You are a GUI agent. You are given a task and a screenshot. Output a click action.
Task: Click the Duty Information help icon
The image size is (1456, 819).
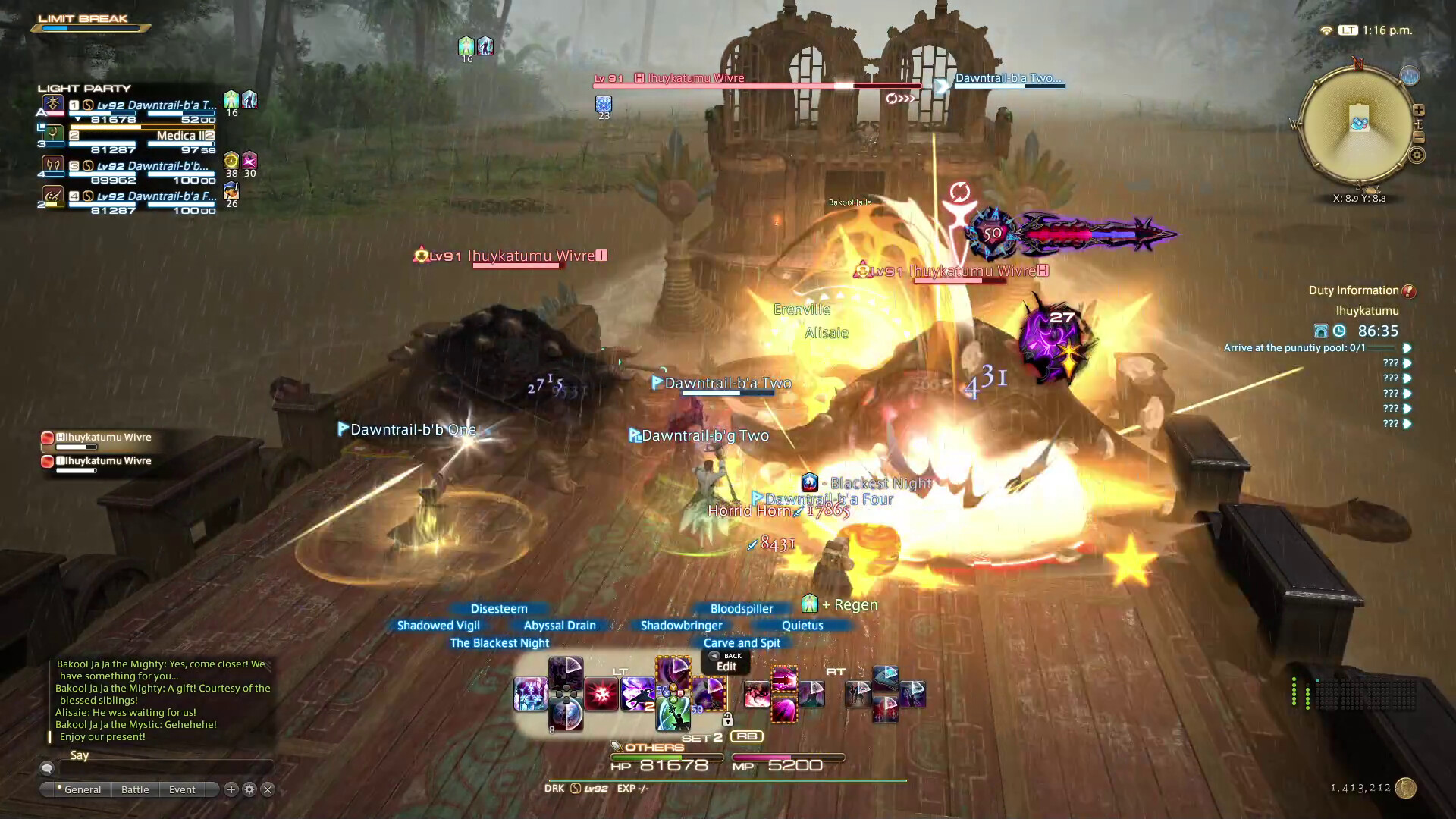[1410, 290]
